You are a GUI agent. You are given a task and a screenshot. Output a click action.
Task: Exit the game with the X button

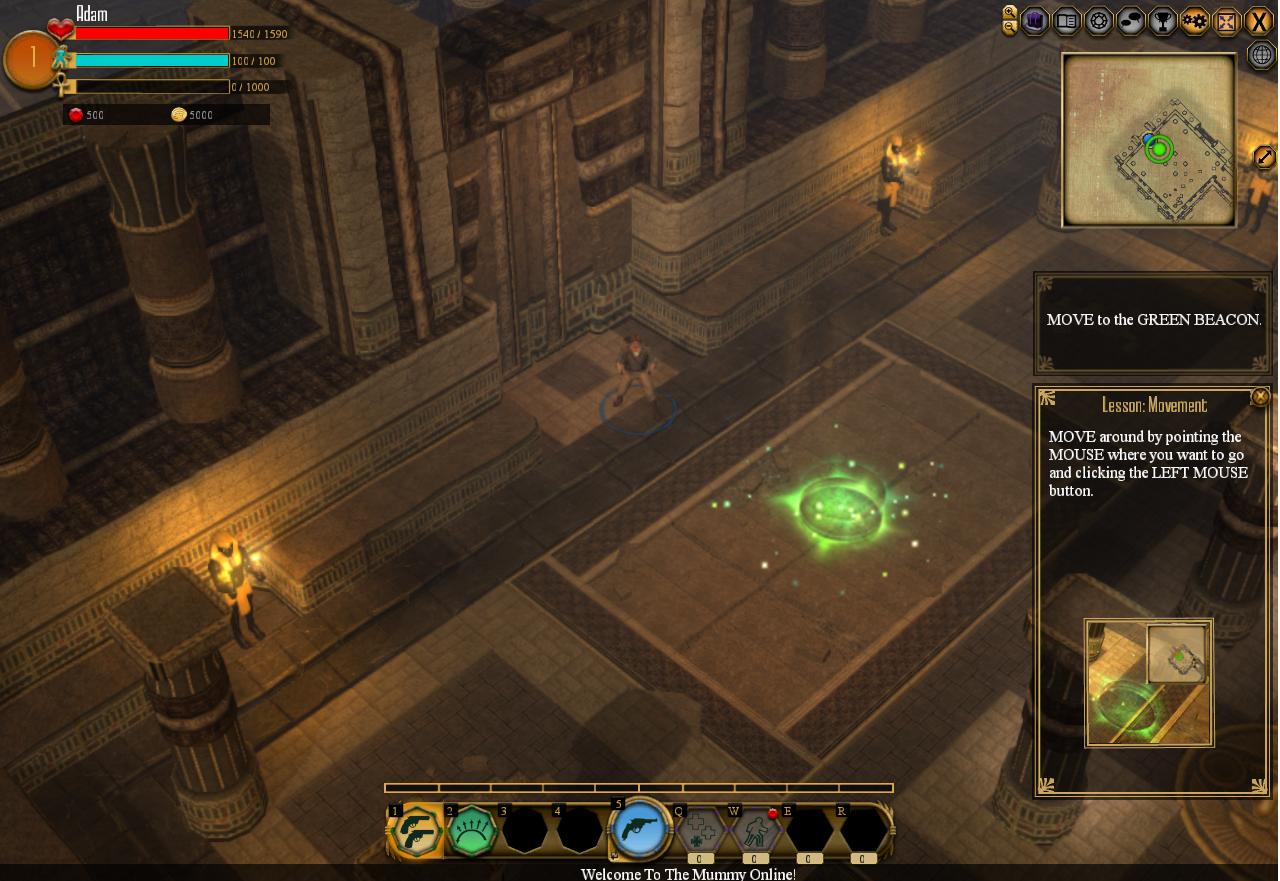1259,21
